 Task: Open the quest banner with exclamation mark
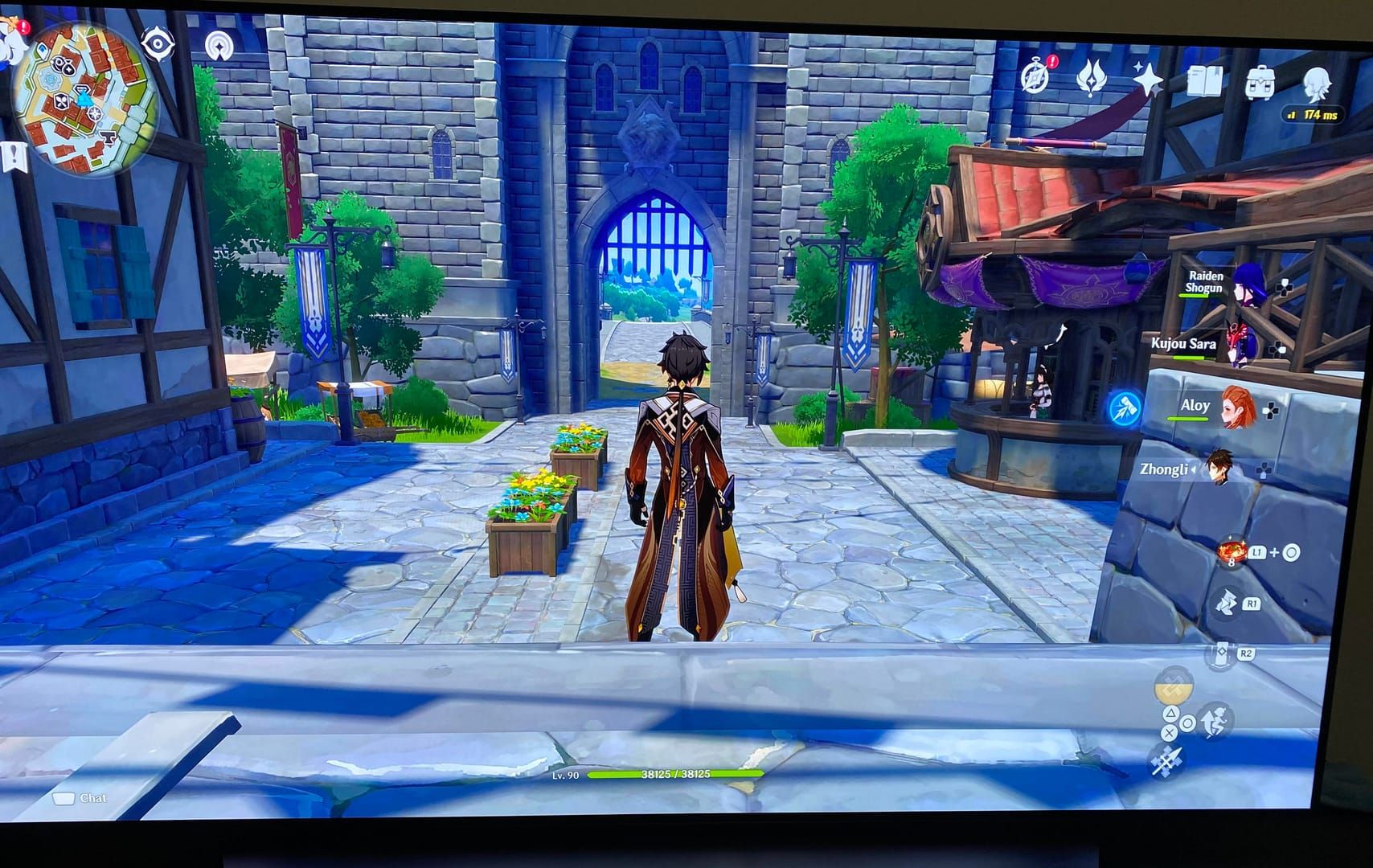(14, 157)
